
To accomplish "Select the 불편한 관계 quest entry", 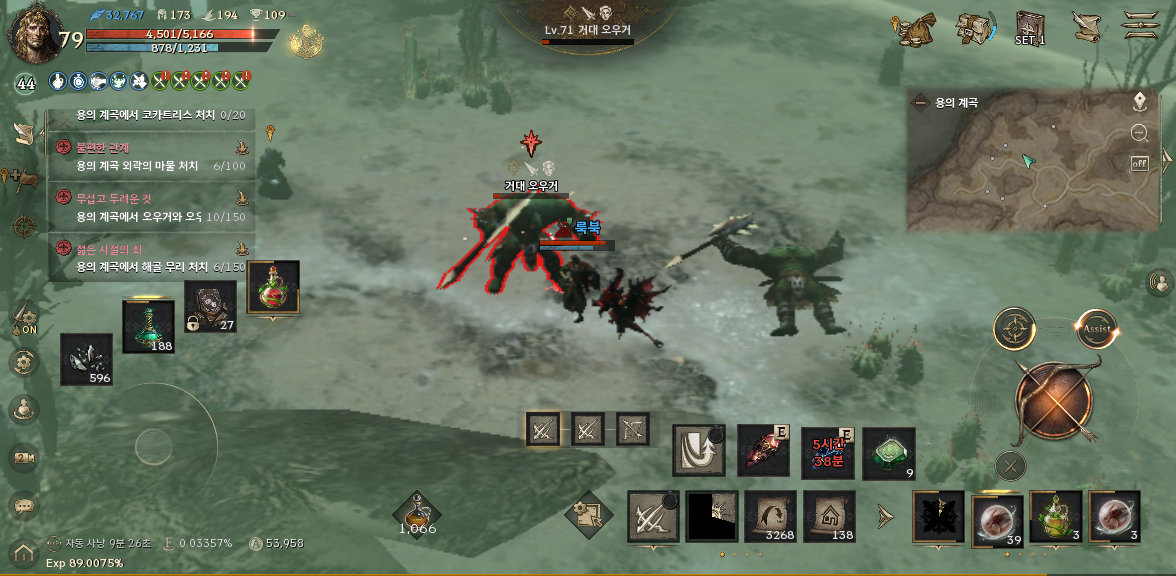I will 150,156.
